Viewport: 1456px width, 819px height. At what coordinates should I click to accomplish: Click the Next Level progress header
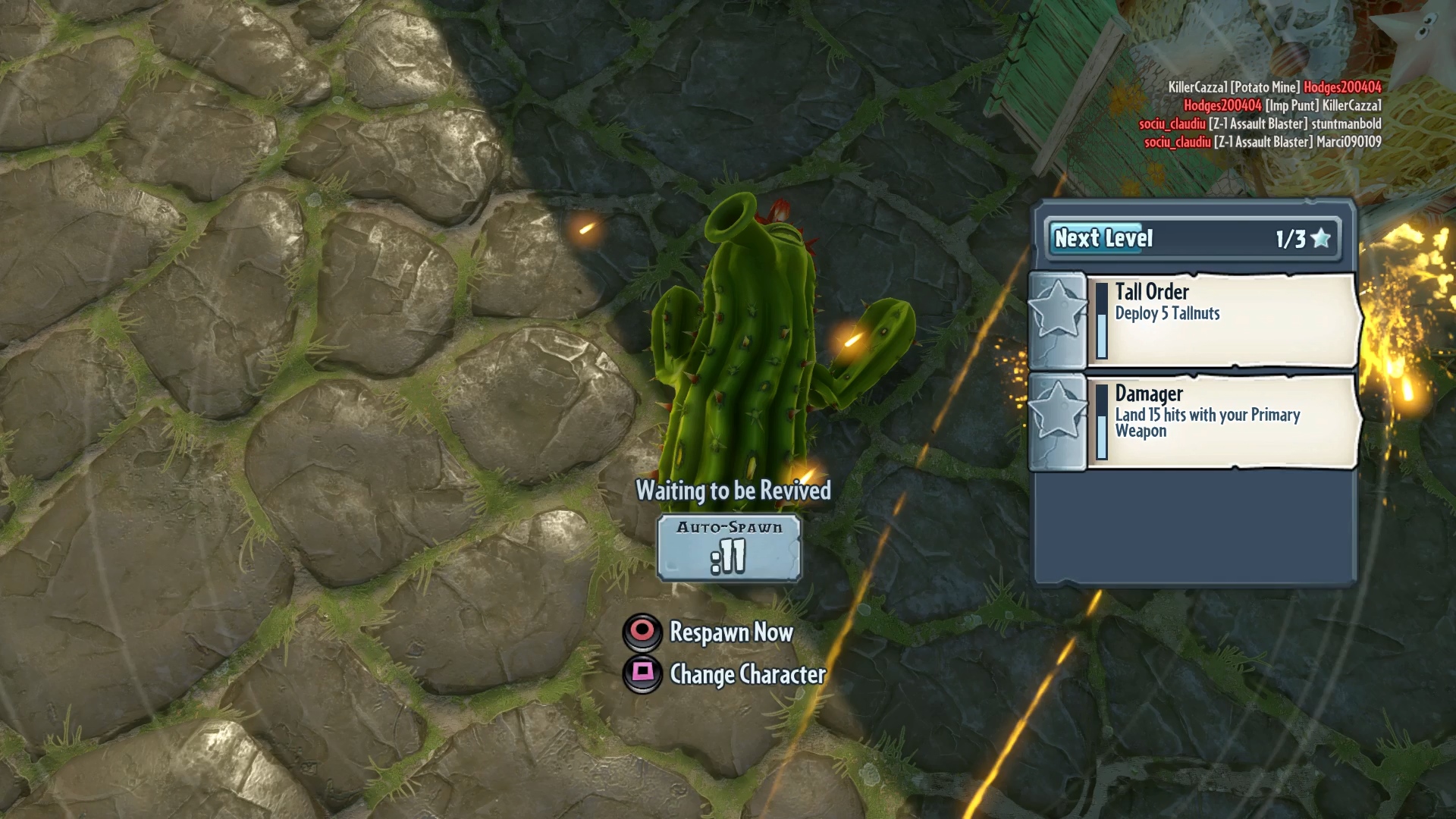point(1192,239)
